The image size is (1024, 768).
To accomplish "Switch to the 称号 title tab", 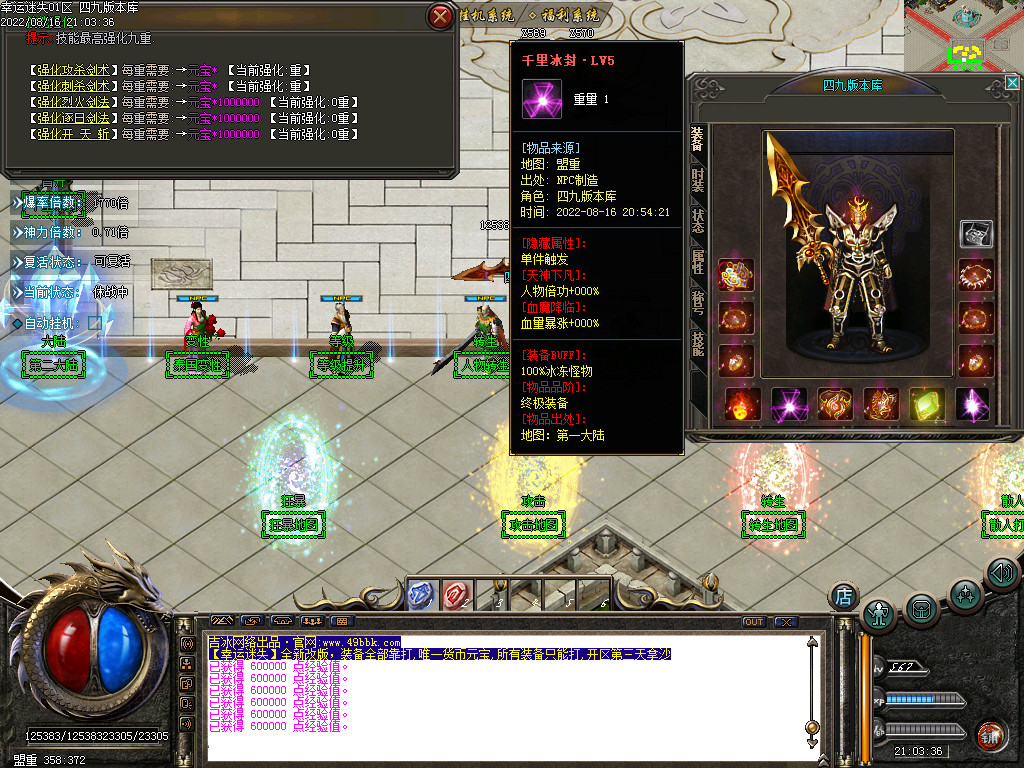I will point(697,302).
